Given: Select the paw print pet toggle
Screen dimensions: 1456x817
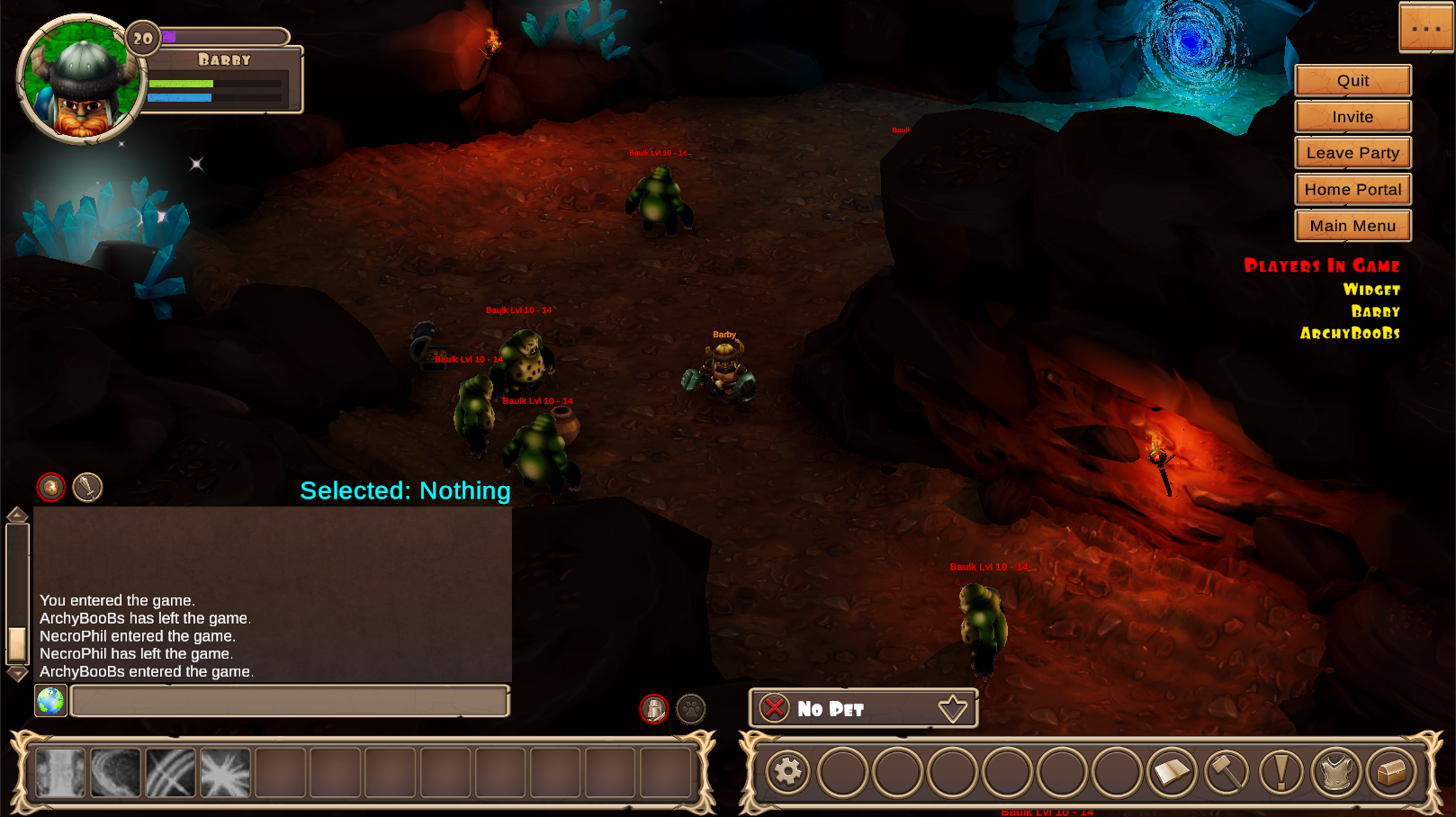Looking at the screenshot, I should (691, 709).
